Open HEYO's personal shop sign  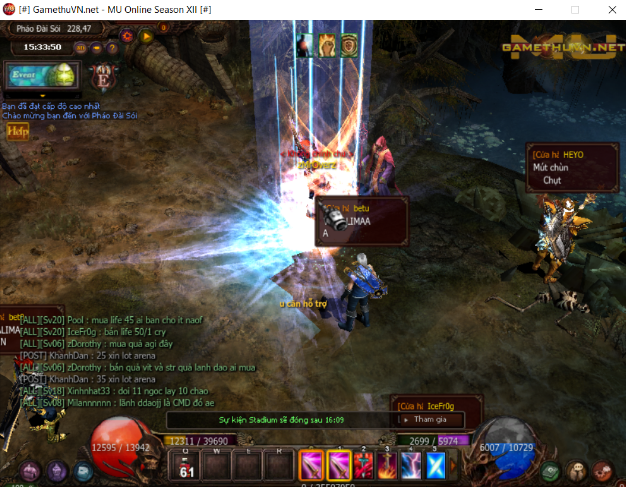pyautogui.click(x=559, y=167)
